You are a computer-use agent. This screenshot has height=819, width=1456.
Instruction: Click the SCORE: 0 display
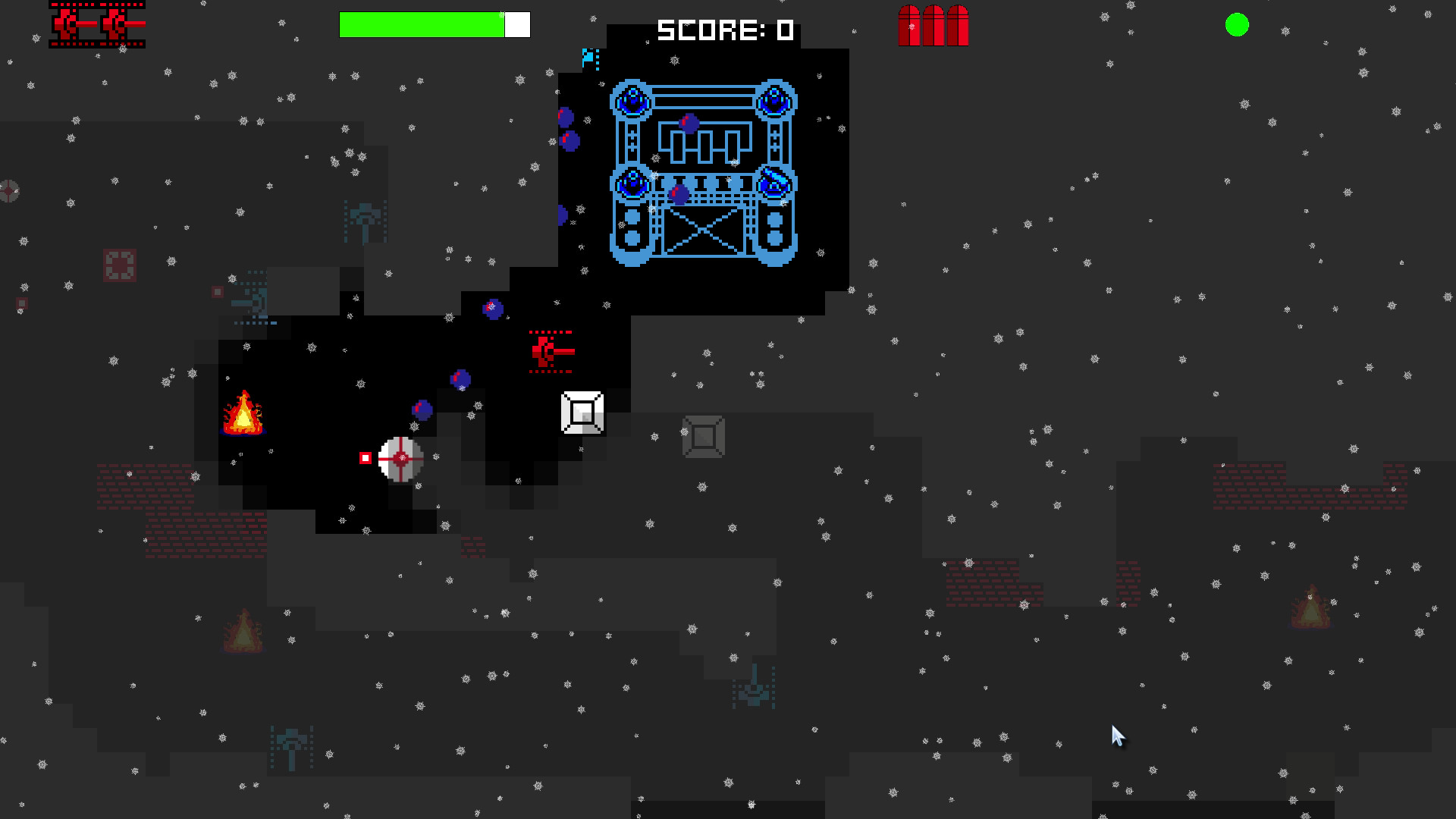(x=724, y=30)
